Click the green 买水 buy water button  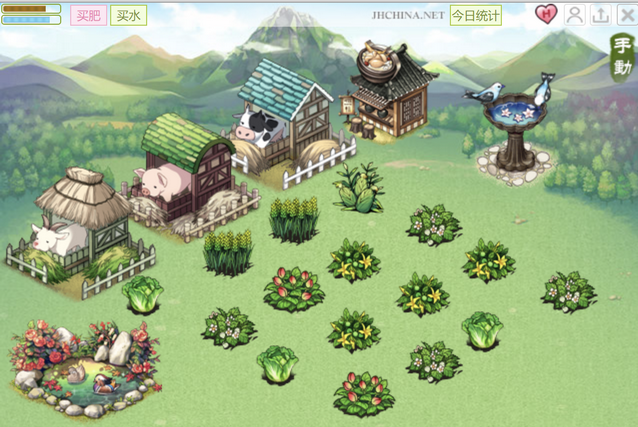coord(128,15)
